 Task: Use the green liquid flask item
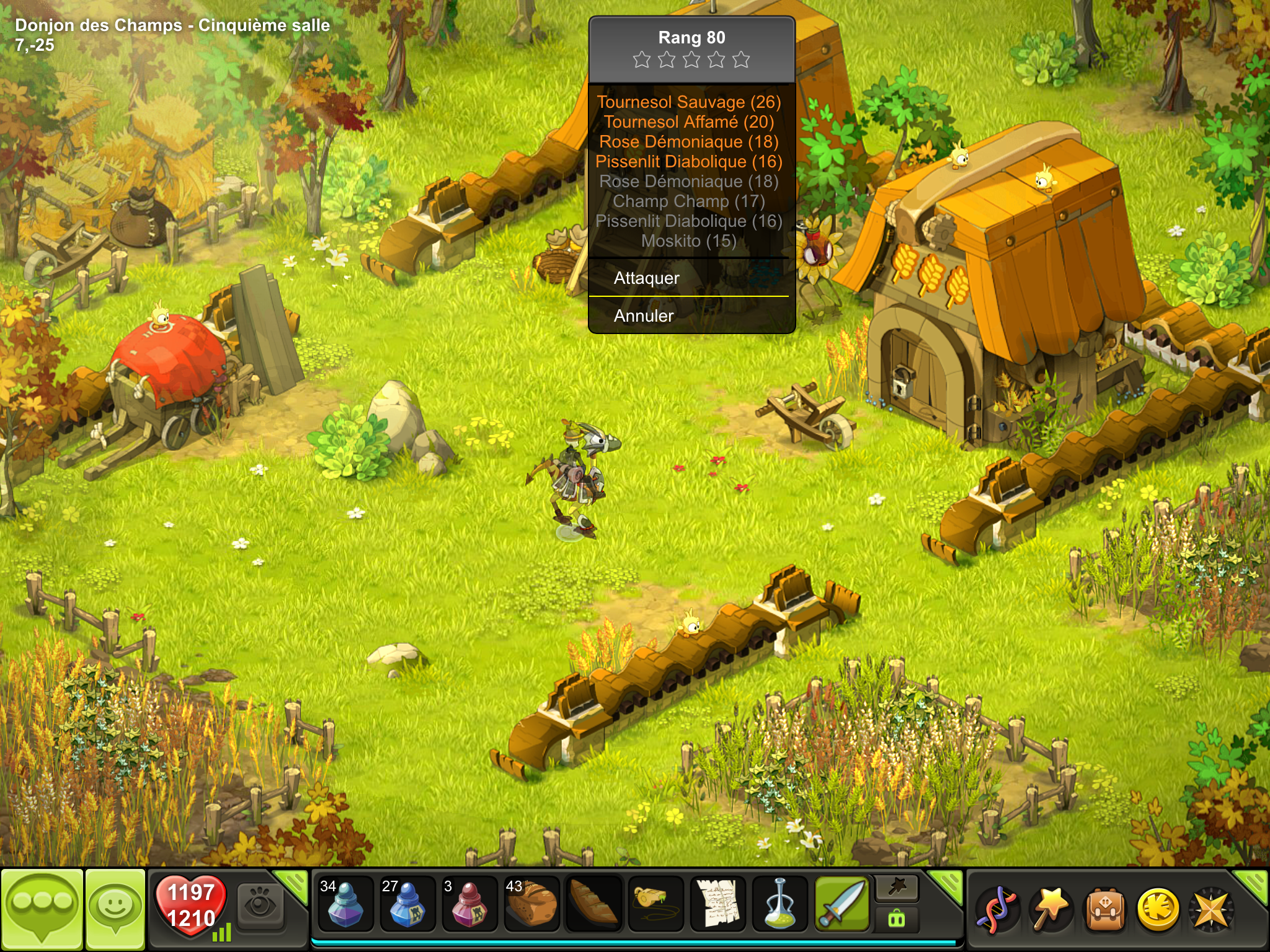(x=779, y=904)
